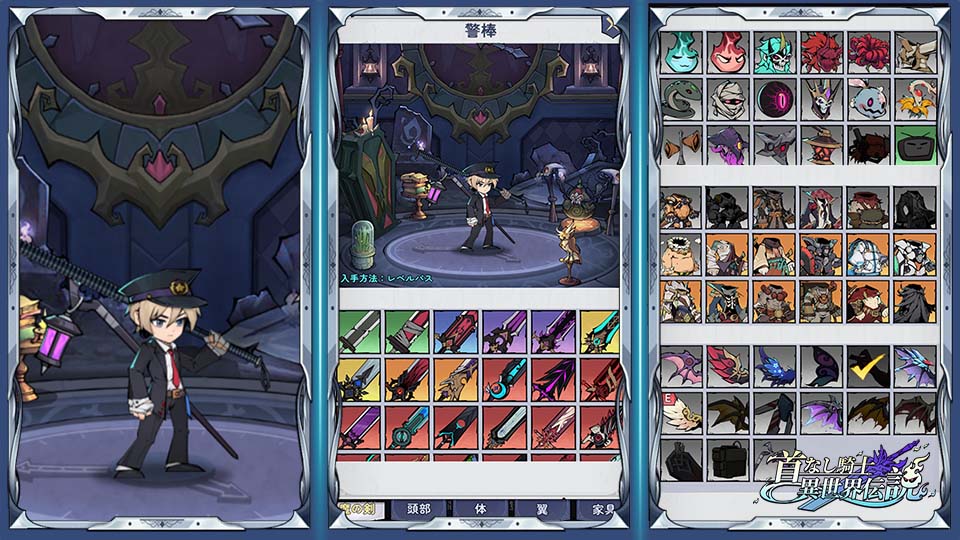The height and width of the screenshot is (540, 960).
Task: Select the red flame spirit head
Action: (x=728, y=52)
